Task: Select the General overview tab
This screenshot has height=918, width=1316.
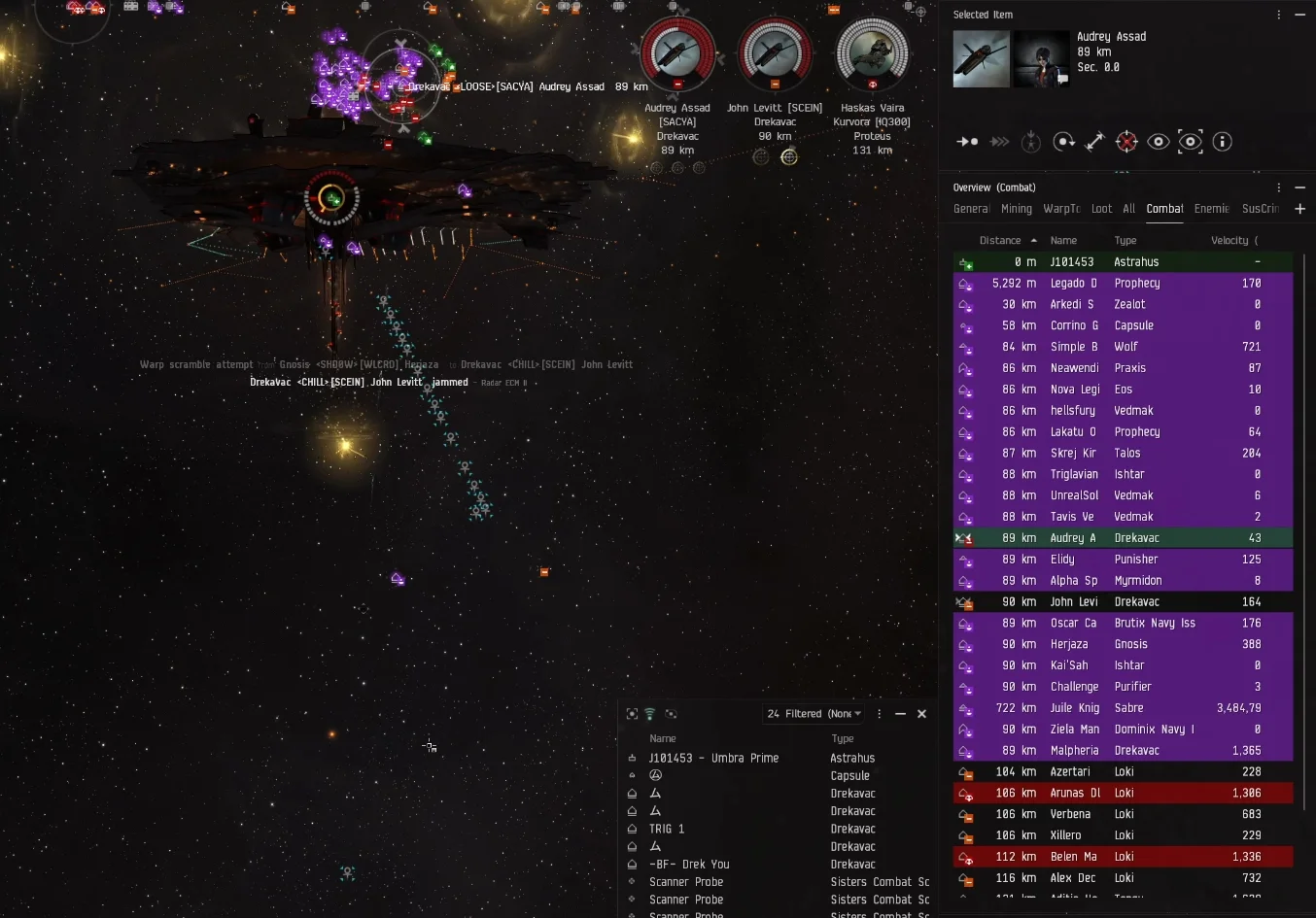Action: (970, 209)
